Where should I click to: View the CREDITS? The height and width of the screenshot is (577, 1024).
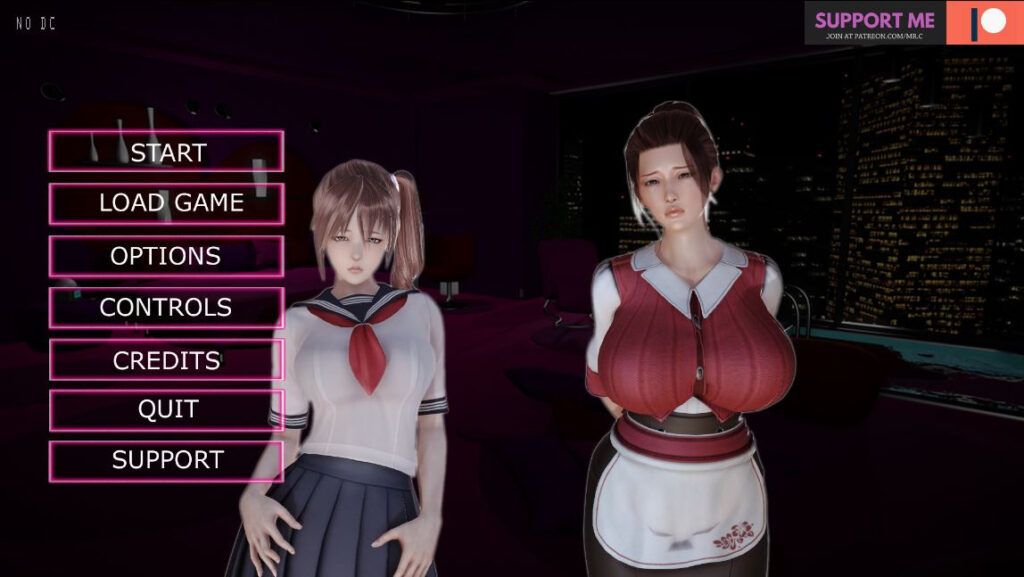coord(166,360)
